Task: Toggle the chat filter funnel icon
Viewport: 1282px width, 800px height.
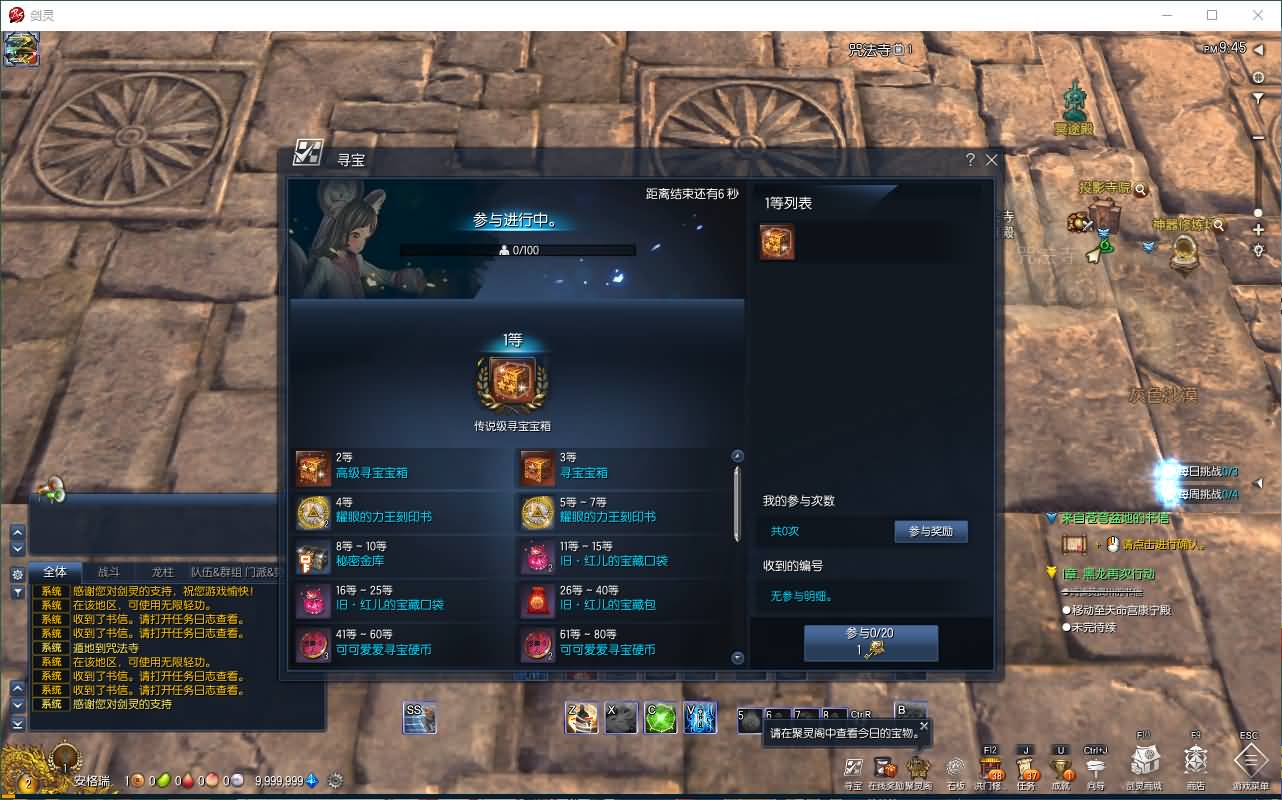Action: [x=17, y=591]
